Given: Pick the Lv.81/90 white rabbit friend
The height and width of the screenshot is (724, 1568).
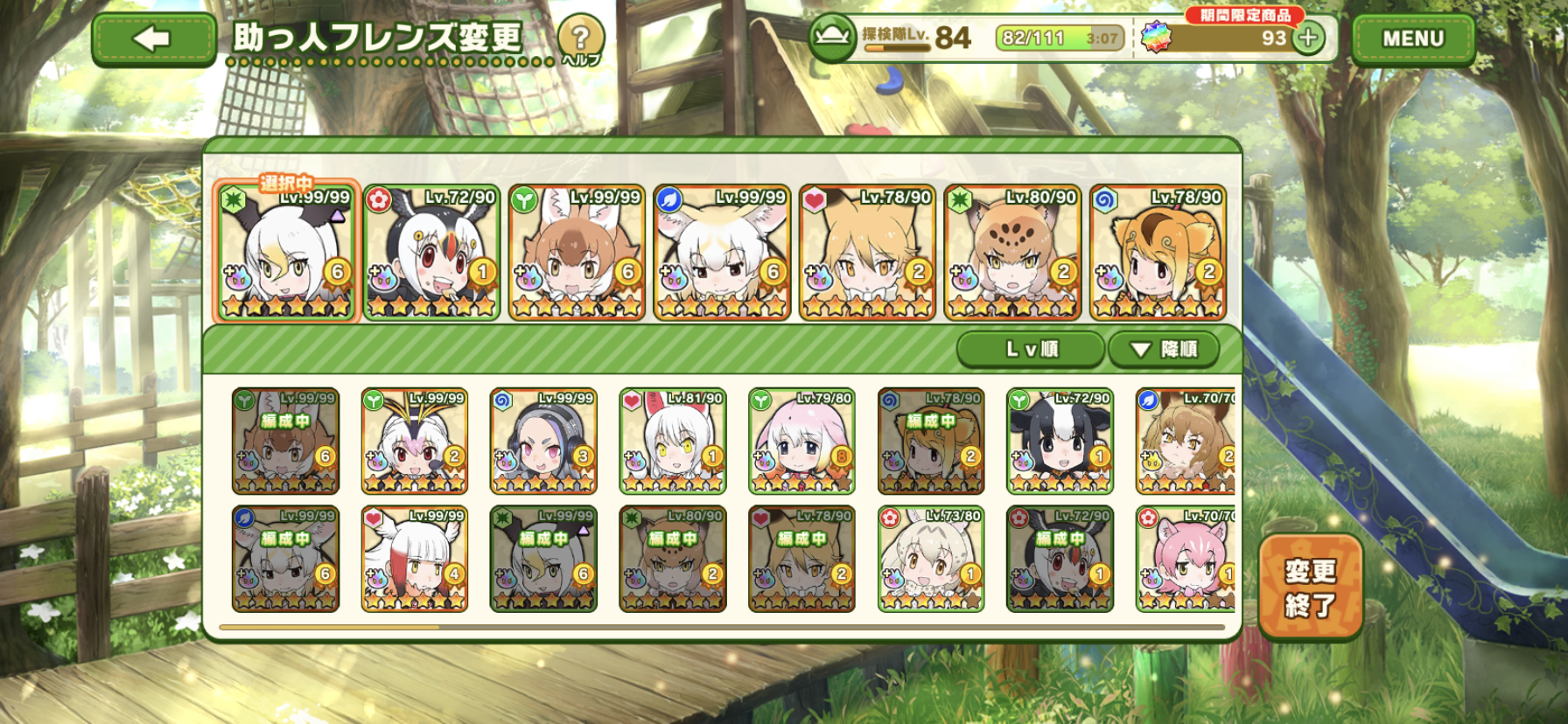Looking at the screenshot, I should [x=672, y=442].
